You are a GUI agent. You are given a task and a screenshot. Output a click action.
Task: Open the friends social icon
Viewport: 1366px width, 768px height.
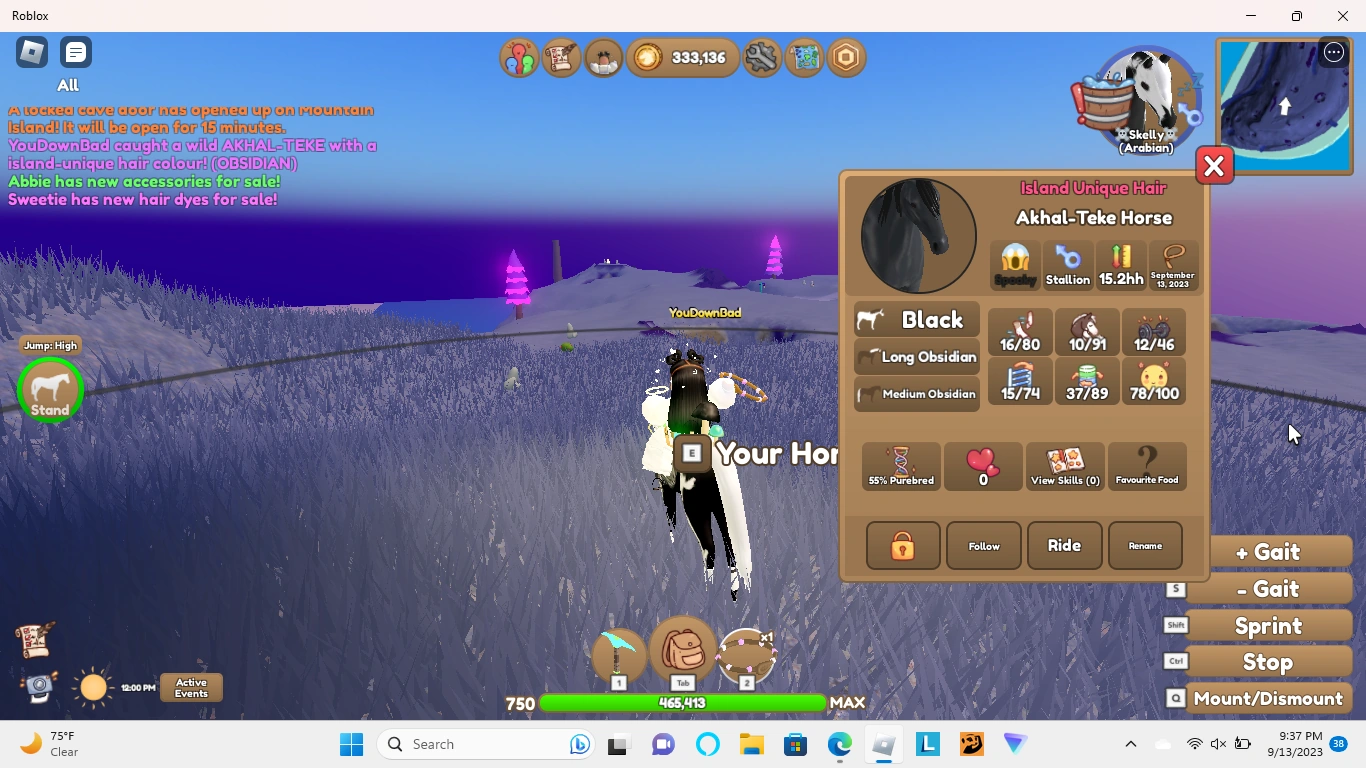519,57
